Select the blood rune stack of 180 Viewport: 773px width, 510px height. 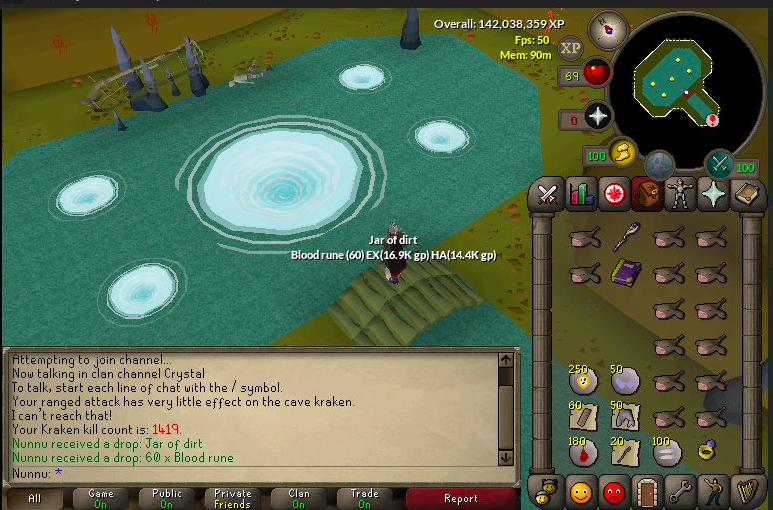coord(583,452)
